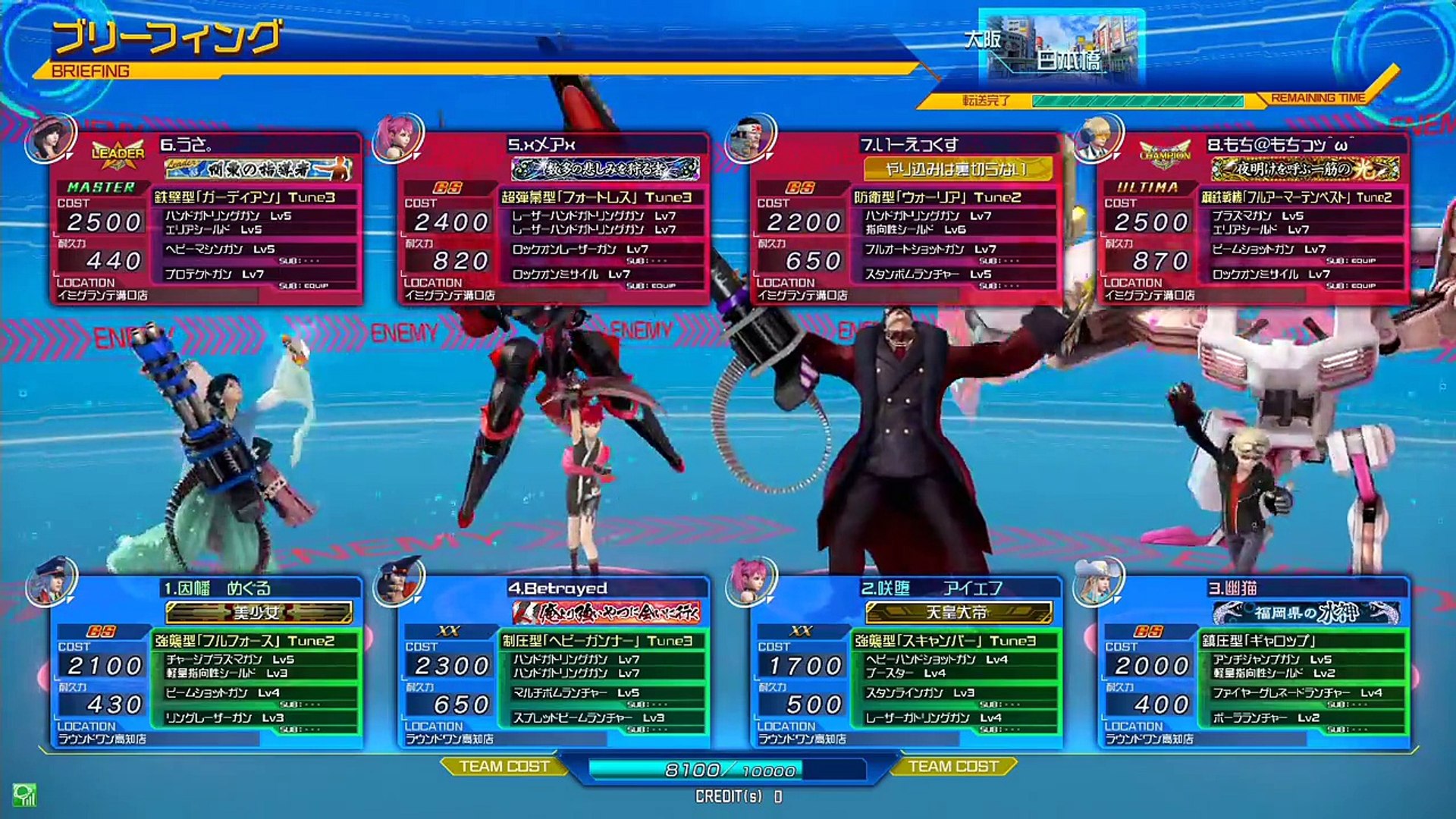Click the avatar portrait of 4.Betrayed

click(x=397, y=582)
